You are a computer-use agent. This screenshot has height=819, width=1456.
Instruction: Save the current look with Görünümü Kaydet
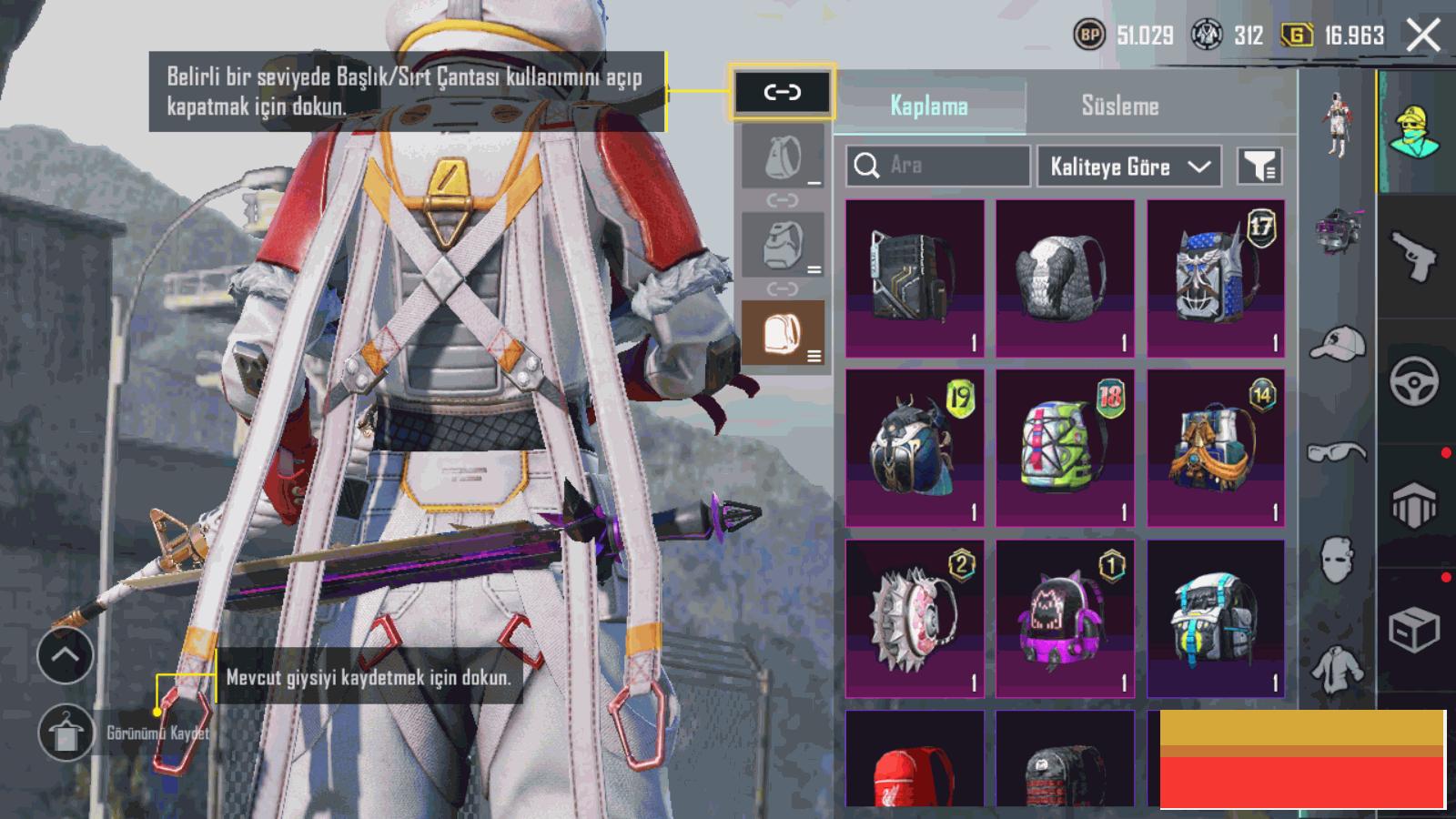point(66,733)
